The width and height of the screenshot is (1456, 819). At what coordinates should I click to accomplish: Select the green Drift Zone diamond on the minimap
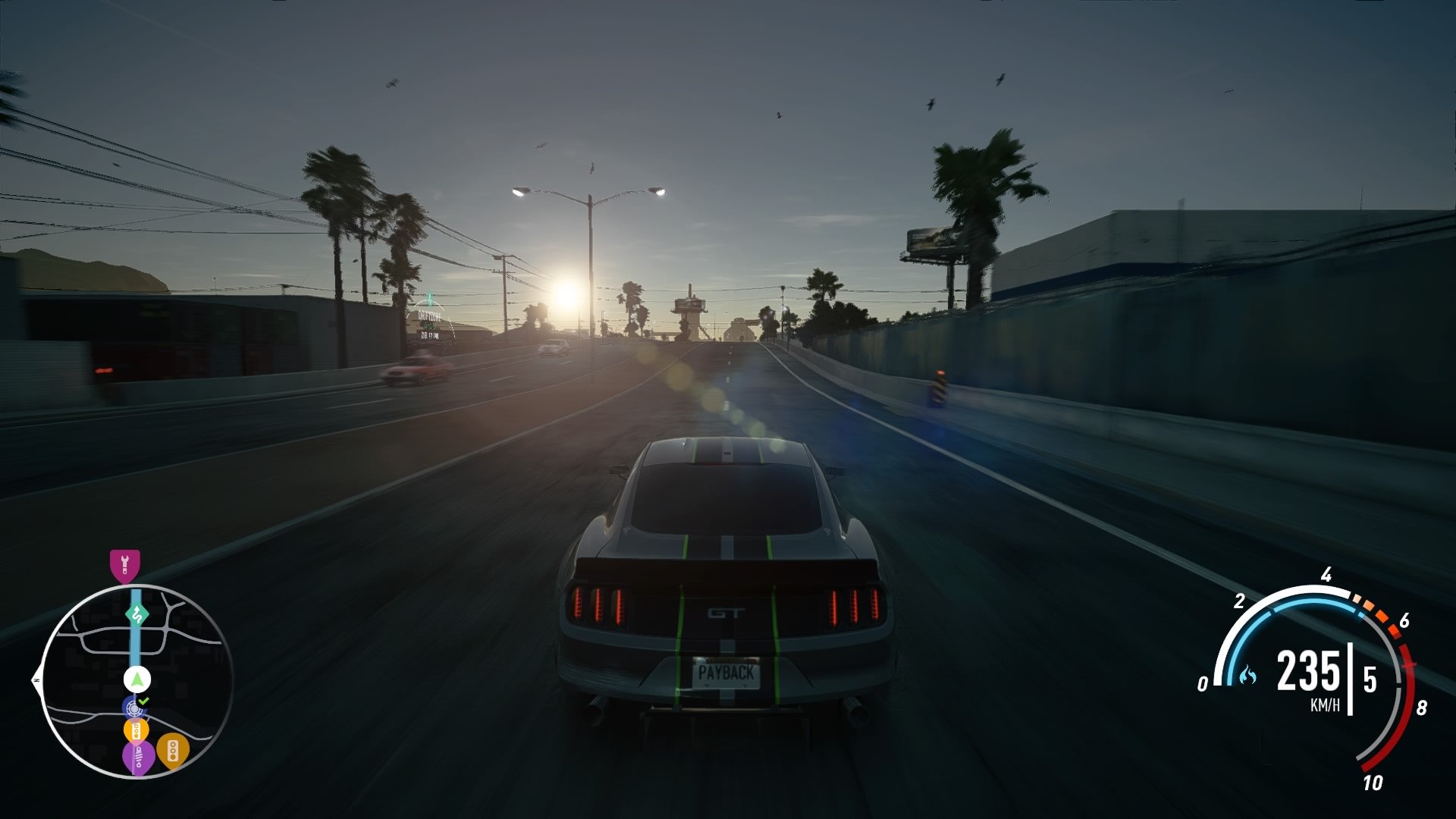(x=137, y=613)
